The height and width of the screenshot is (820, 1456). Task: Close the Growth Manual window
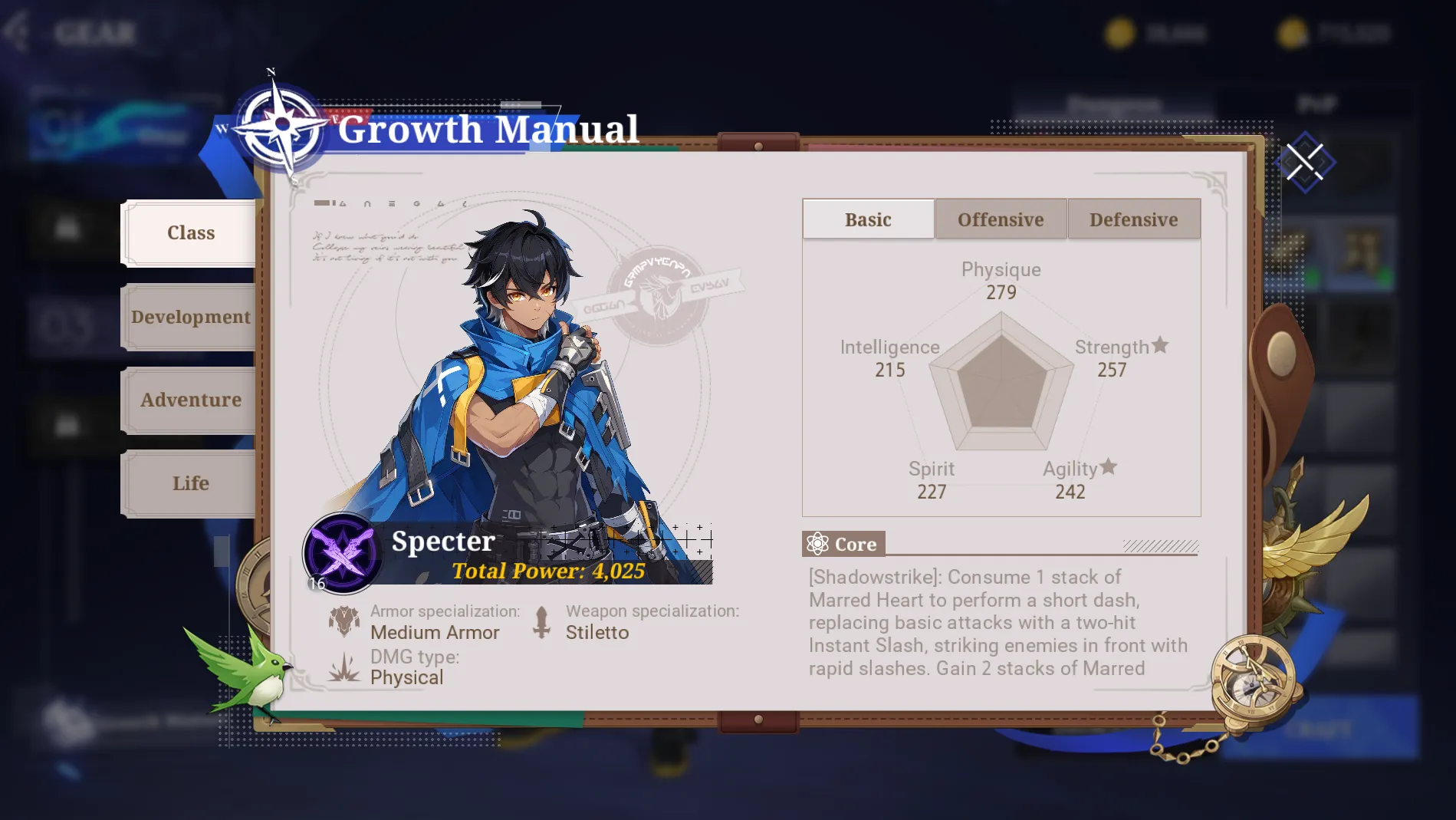tap(1304, 162)
